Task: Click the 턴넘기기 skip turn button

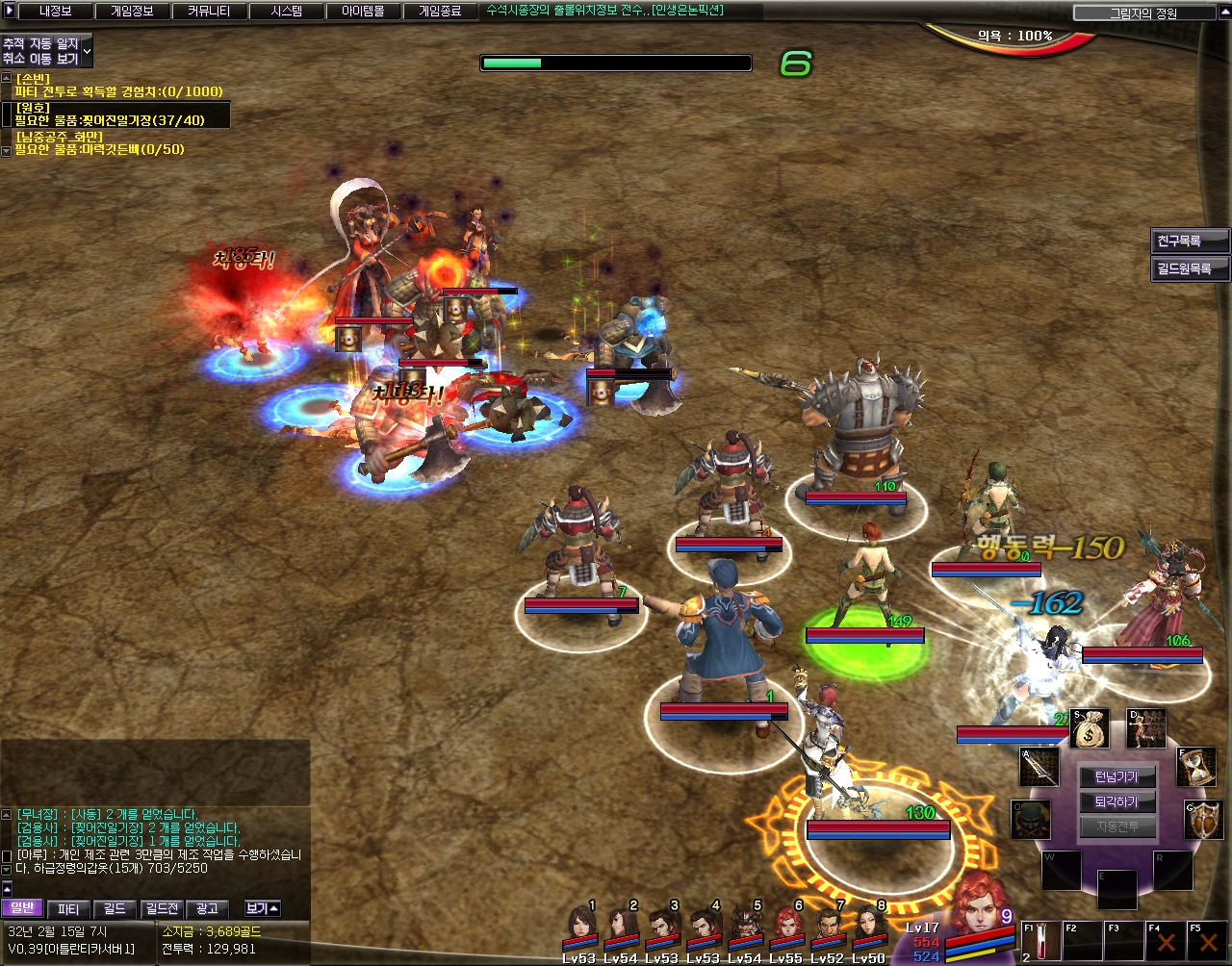Action: tap(1116, 777)
